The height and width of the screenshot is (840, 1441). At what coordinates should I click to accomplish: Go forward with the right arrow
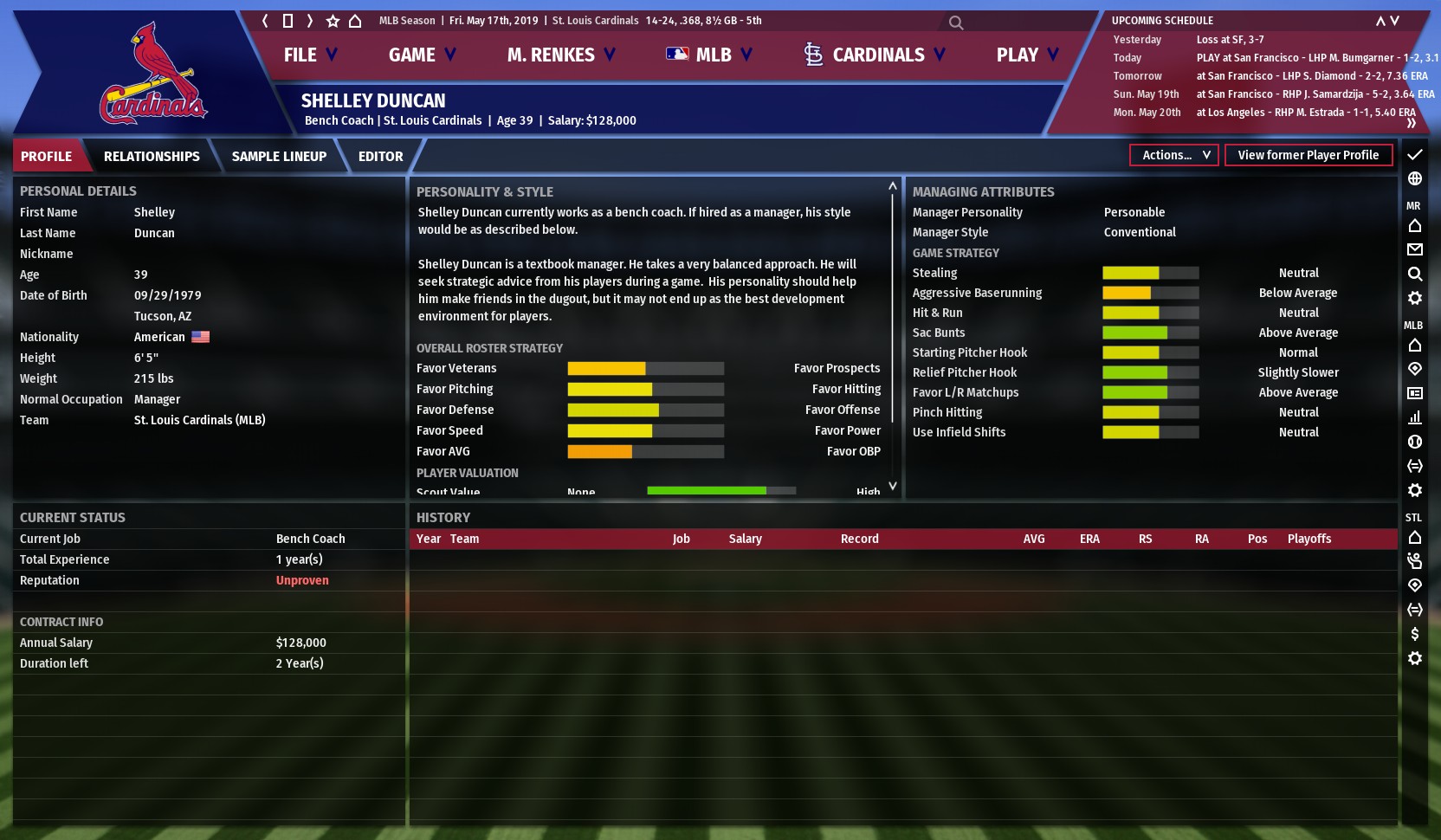coord(310,21)
